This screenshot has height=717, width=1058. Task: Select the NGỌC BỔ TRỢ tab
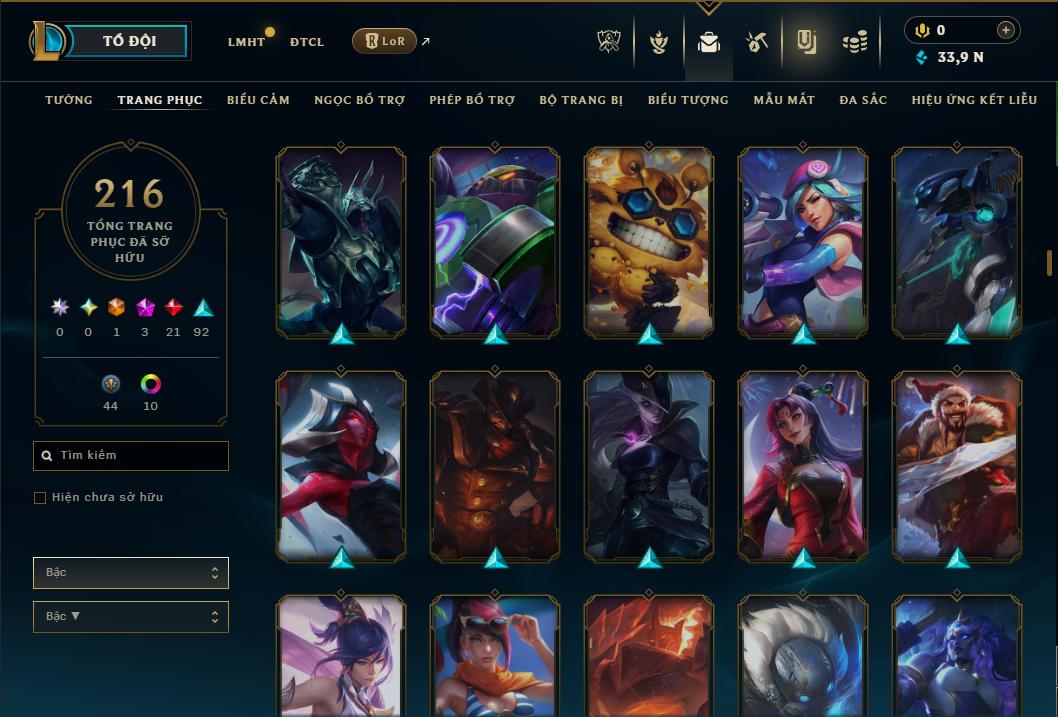(359, 100)
